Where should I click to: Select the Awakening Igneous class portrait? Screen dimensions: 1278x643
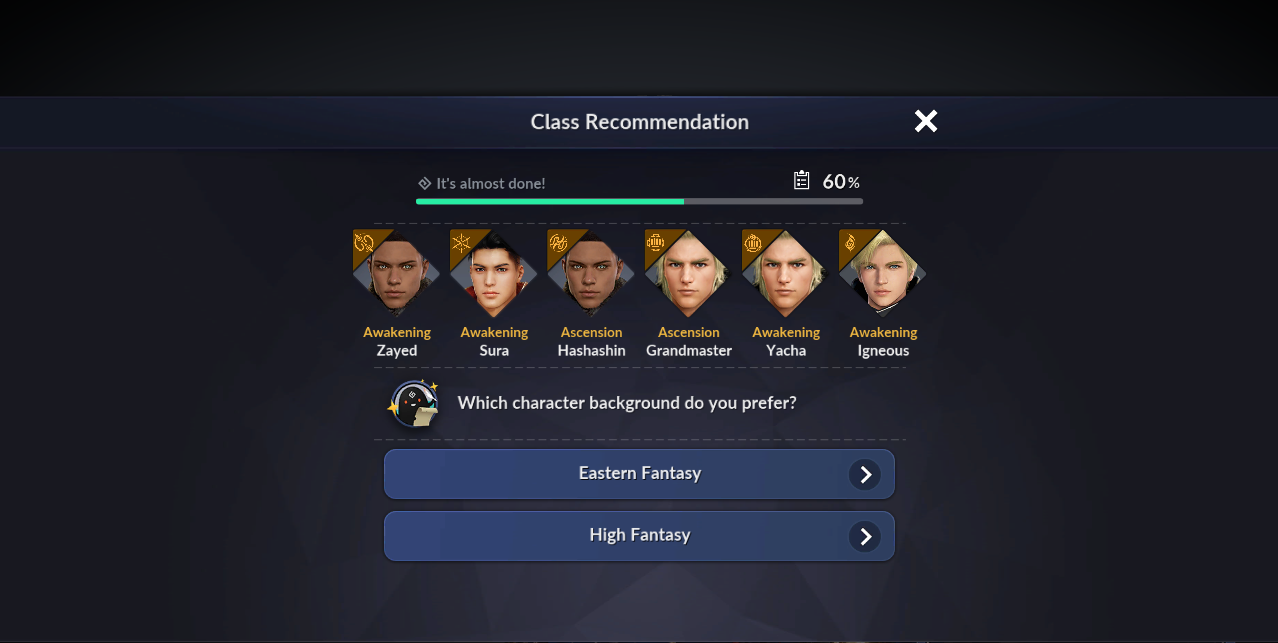pos(883,274)
